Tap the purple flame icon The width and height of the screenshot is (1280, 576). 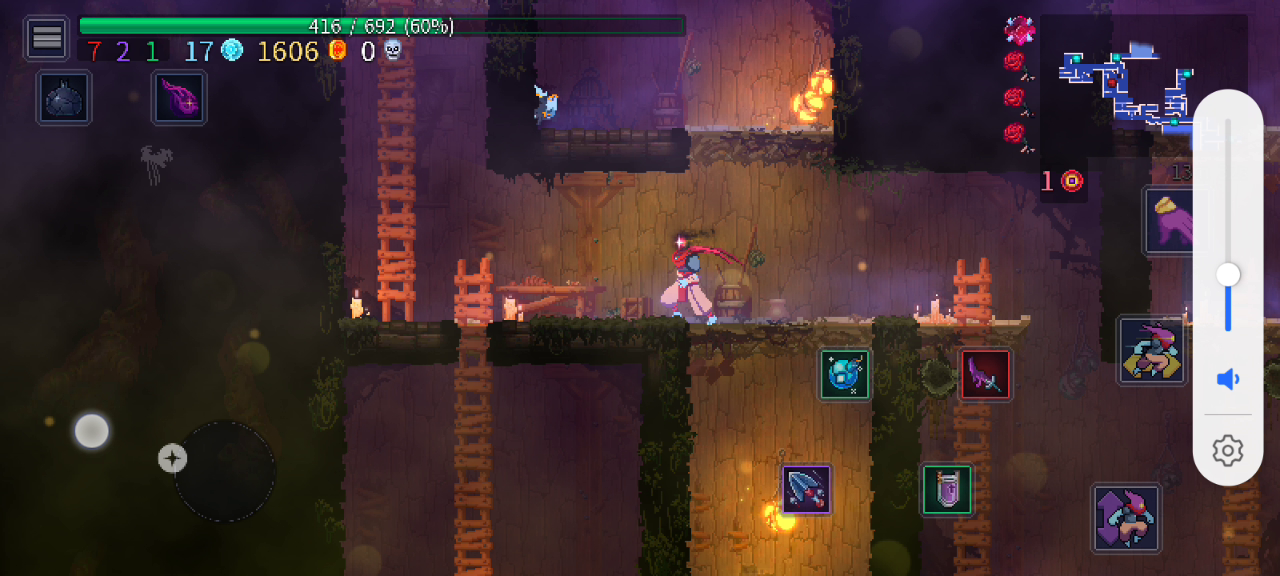click(180, 98)
